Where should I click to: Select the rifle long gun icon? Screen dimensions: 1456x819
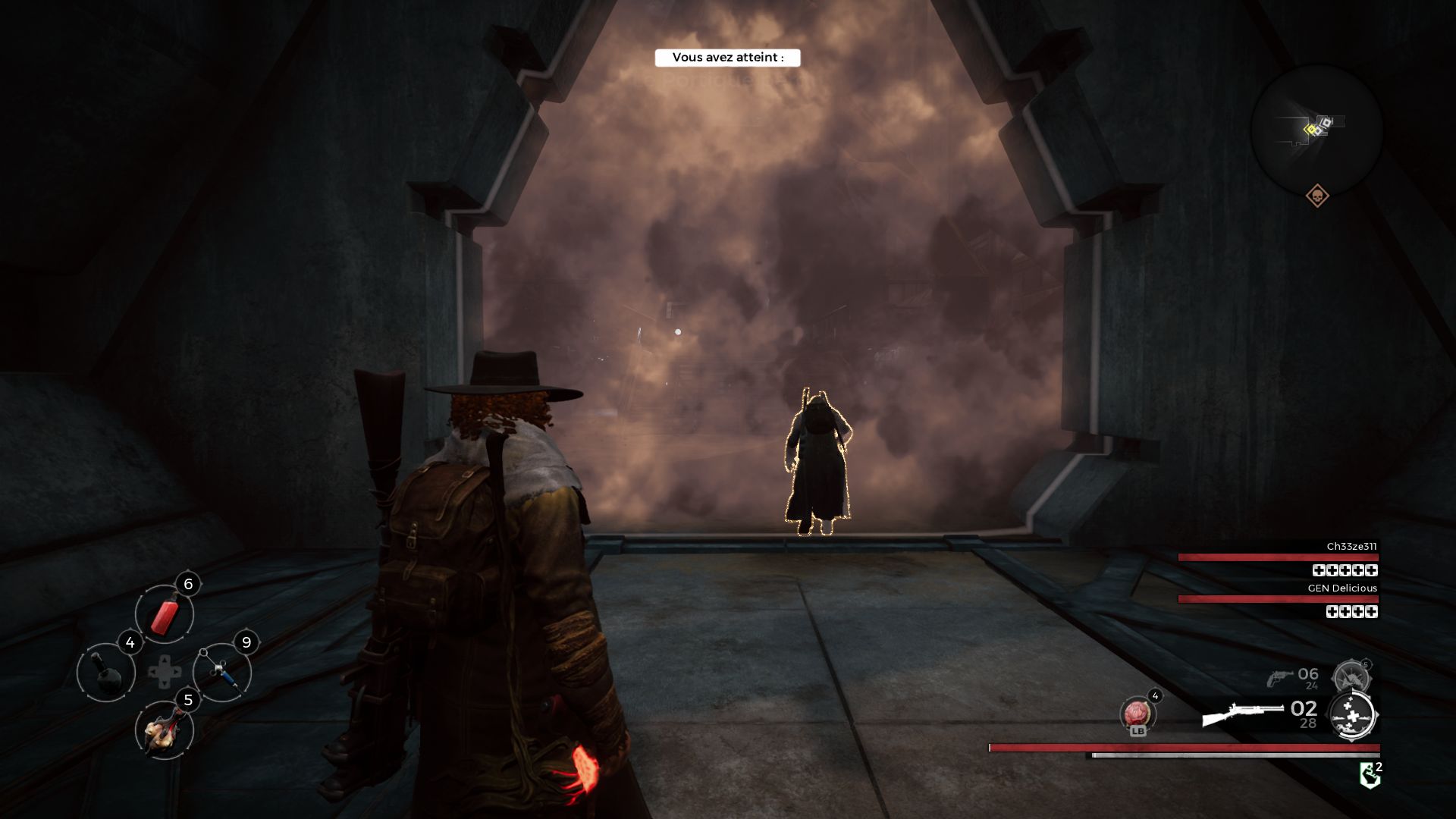pyautogui.click(x=1242, y=714)
